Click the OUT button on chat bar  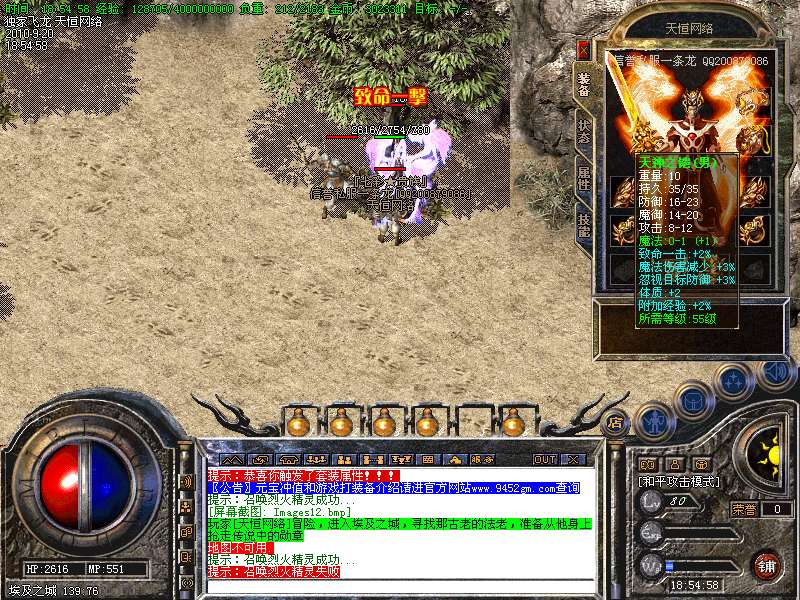coord(544,459)
